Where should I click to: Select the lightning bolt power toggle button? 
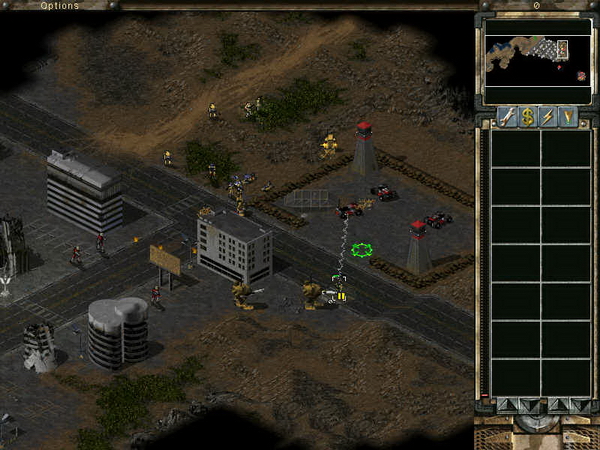coord(549,117)
